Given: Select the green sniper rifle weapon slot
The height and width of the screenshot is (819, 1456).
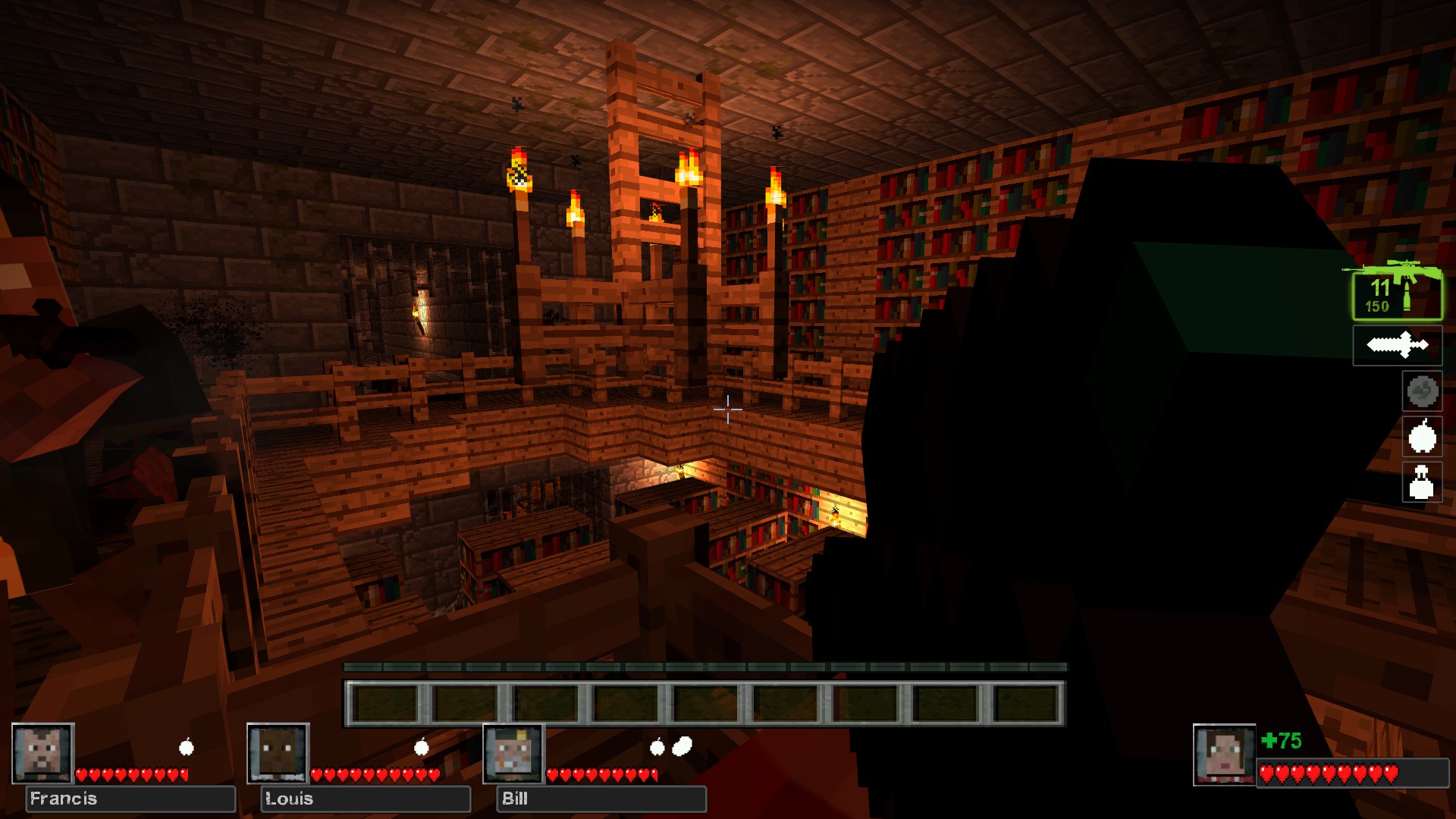Looking at the screenshot, I should [1397, 295].
